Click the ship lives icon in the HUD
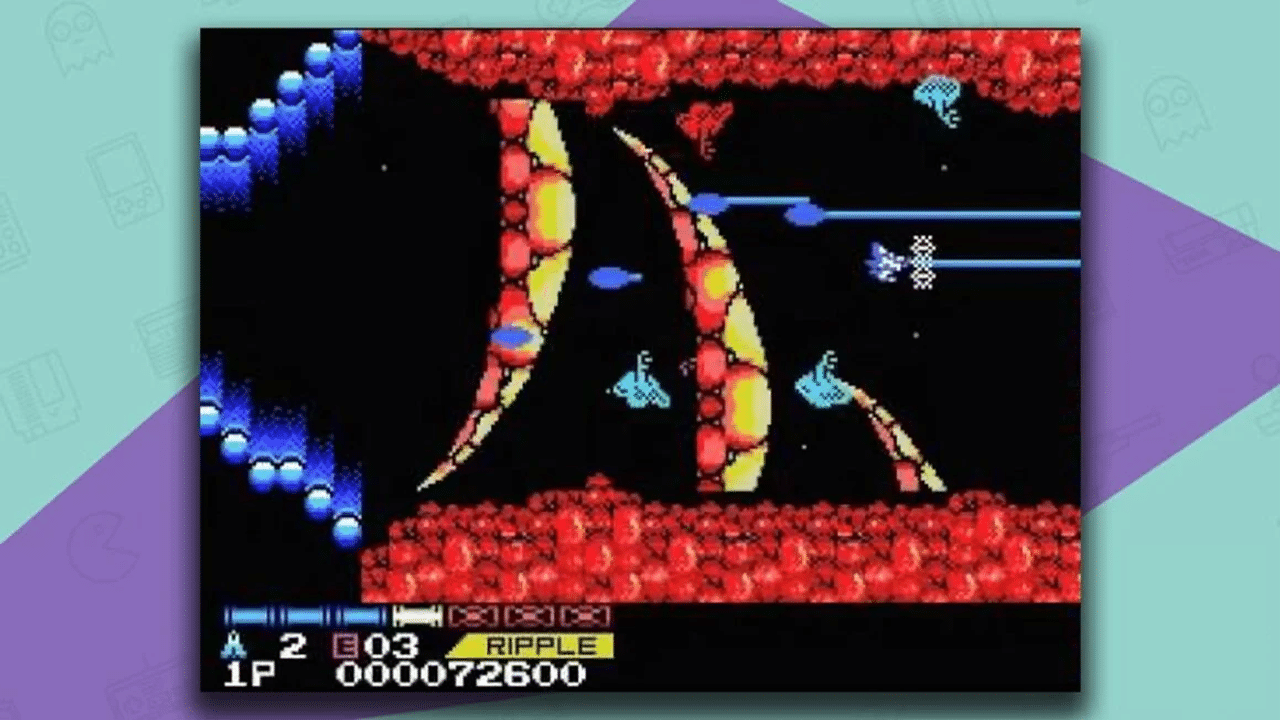This screenshot has height=720, width=1280. pos(233,645)
